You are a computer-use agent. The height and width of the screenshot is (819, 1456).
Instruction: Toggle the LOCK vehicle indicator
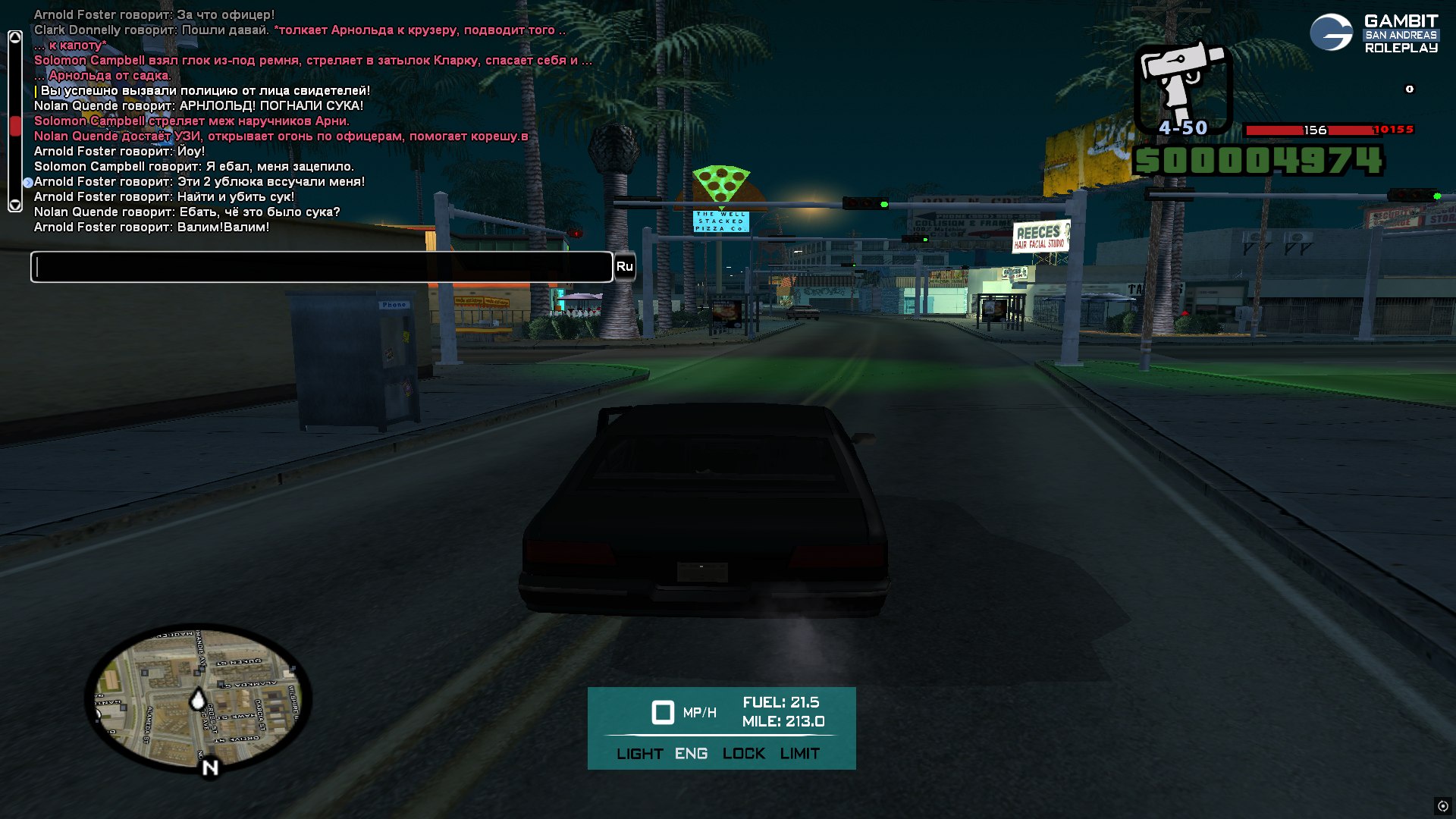coord(743,754)
